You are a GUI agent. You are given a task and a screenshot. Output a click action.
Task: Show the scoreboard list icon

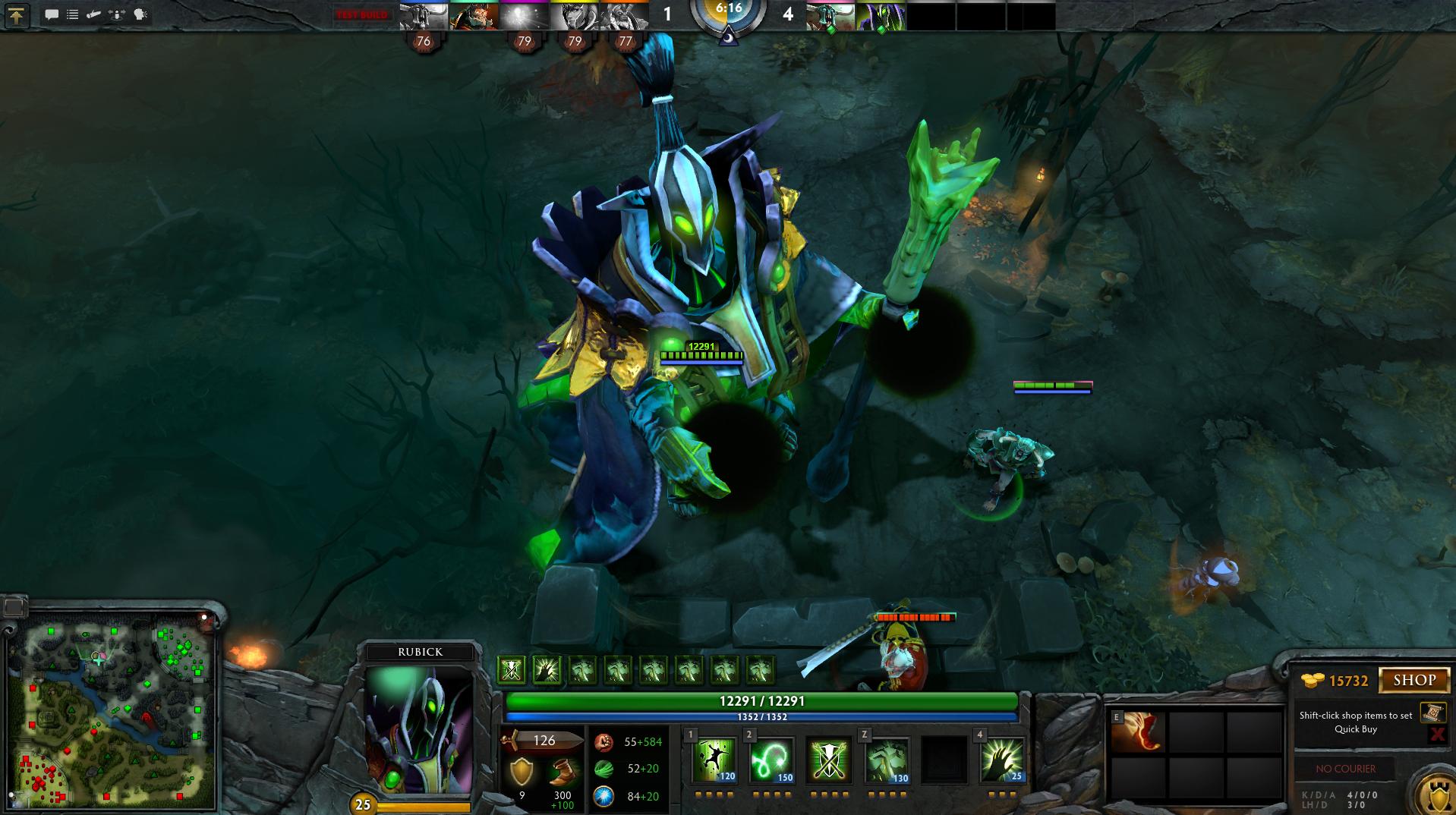[x=72, y=14]
